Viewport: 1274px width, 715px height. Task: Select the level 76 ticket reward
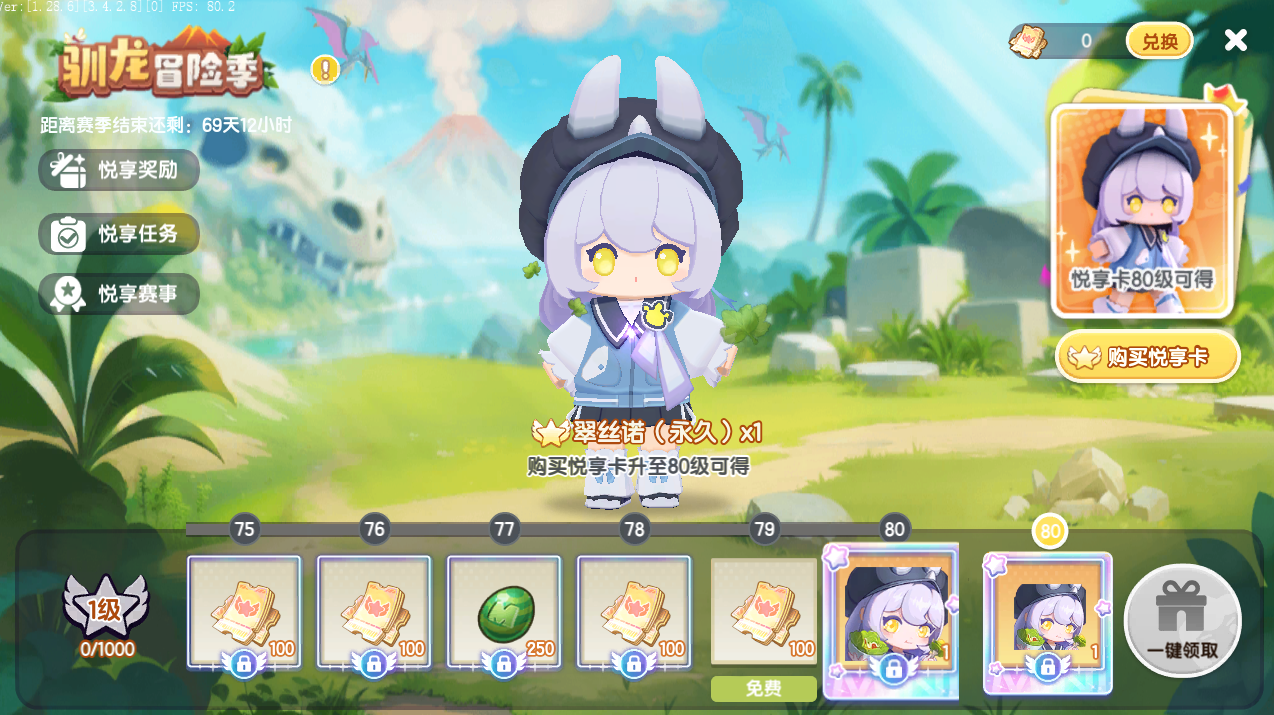click(374, 611)
